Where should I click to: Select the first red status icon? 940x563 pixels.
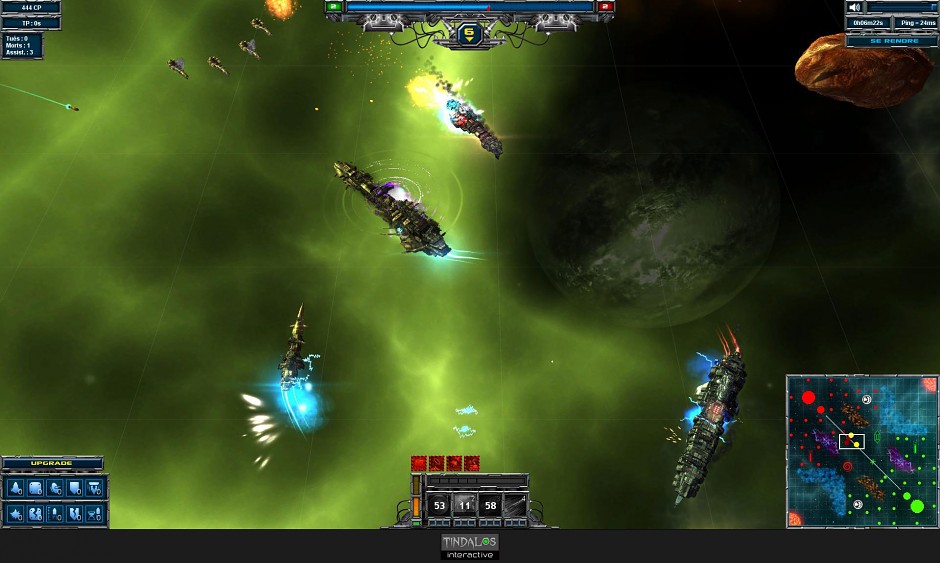pos(419,463)
